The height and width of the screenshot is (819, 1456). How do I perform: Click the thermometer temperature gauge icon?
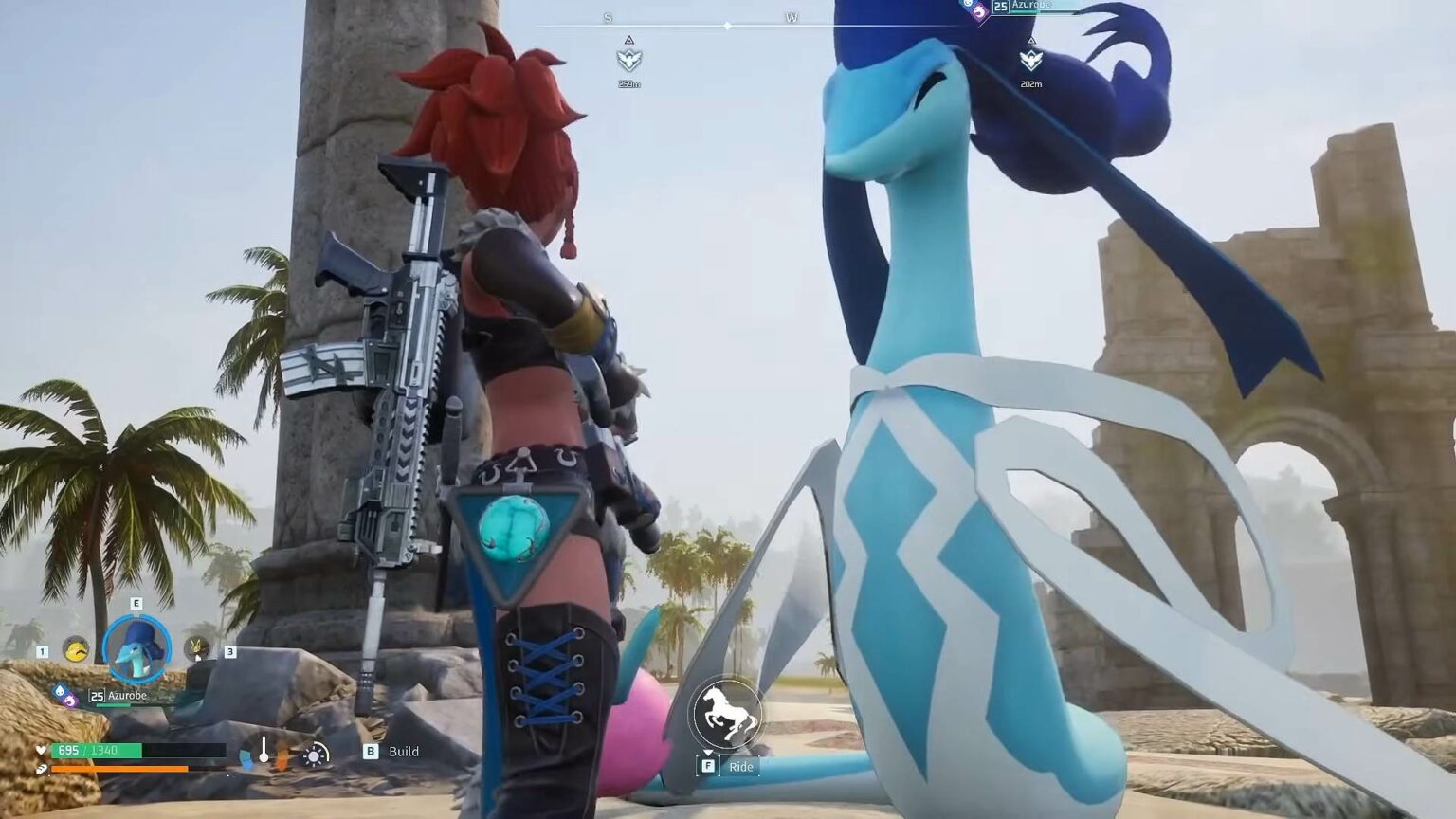click(264, 749)
